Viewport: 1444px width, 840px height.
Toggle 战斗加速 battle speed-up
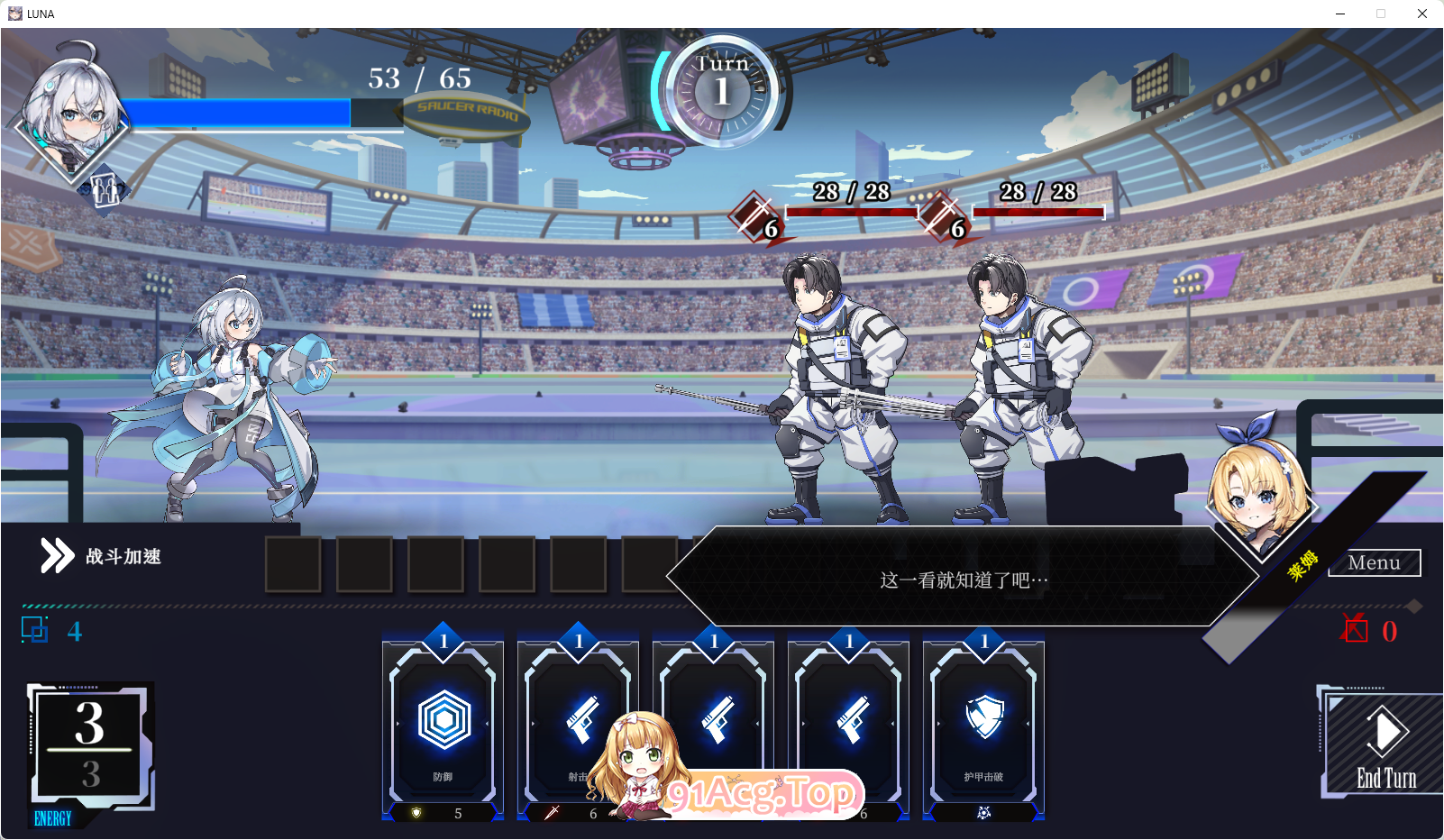(x=101, y=556)
